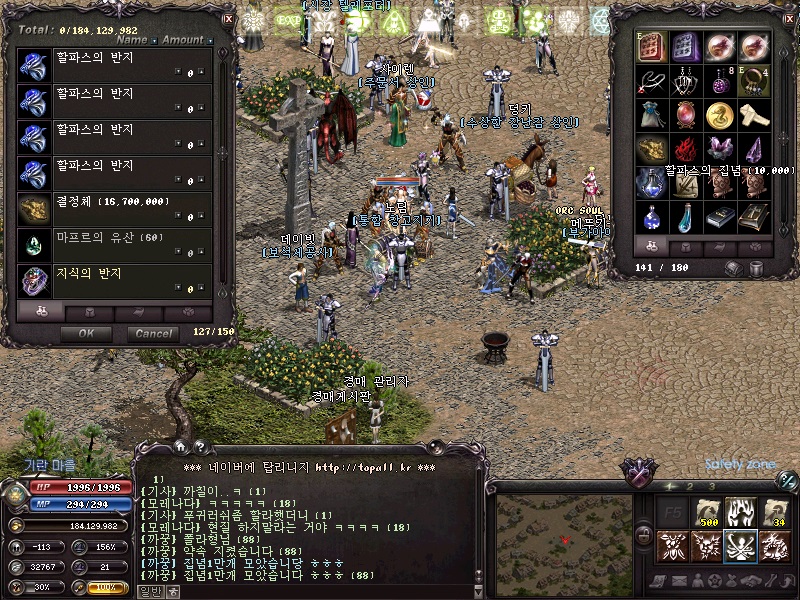Screen dimensions: 800x600
Task: Close the left item list panel
Action: pos(228,18)
